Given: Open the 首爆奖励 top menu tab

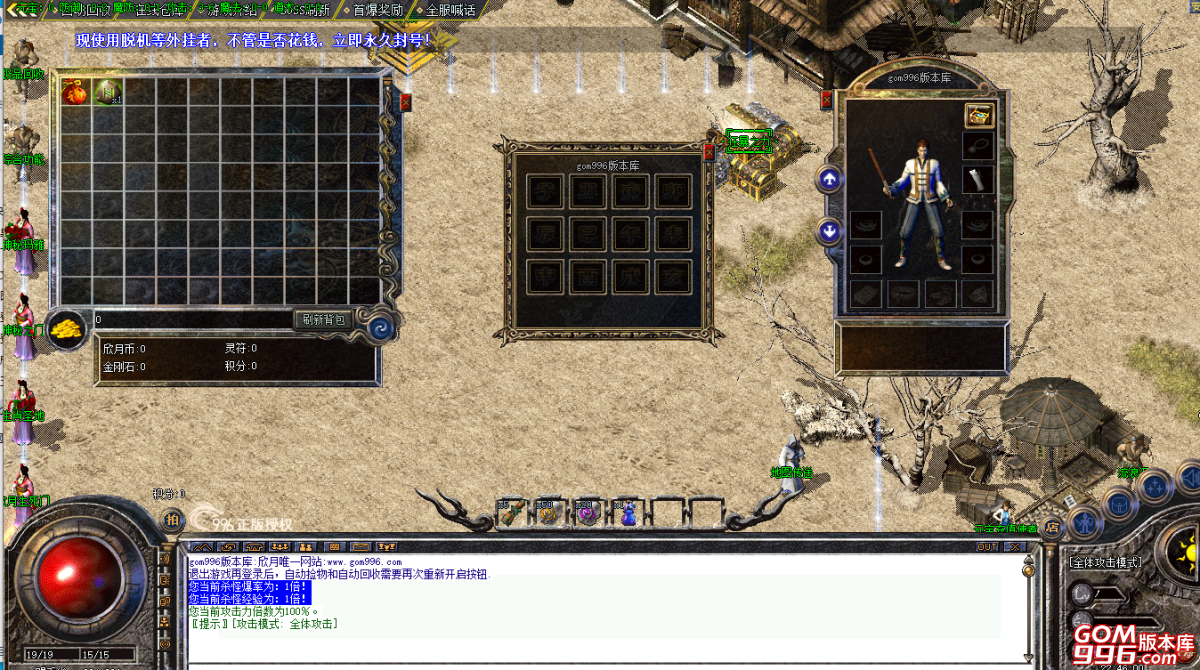Looking at the screenshot, I should (x=378, y=10).
